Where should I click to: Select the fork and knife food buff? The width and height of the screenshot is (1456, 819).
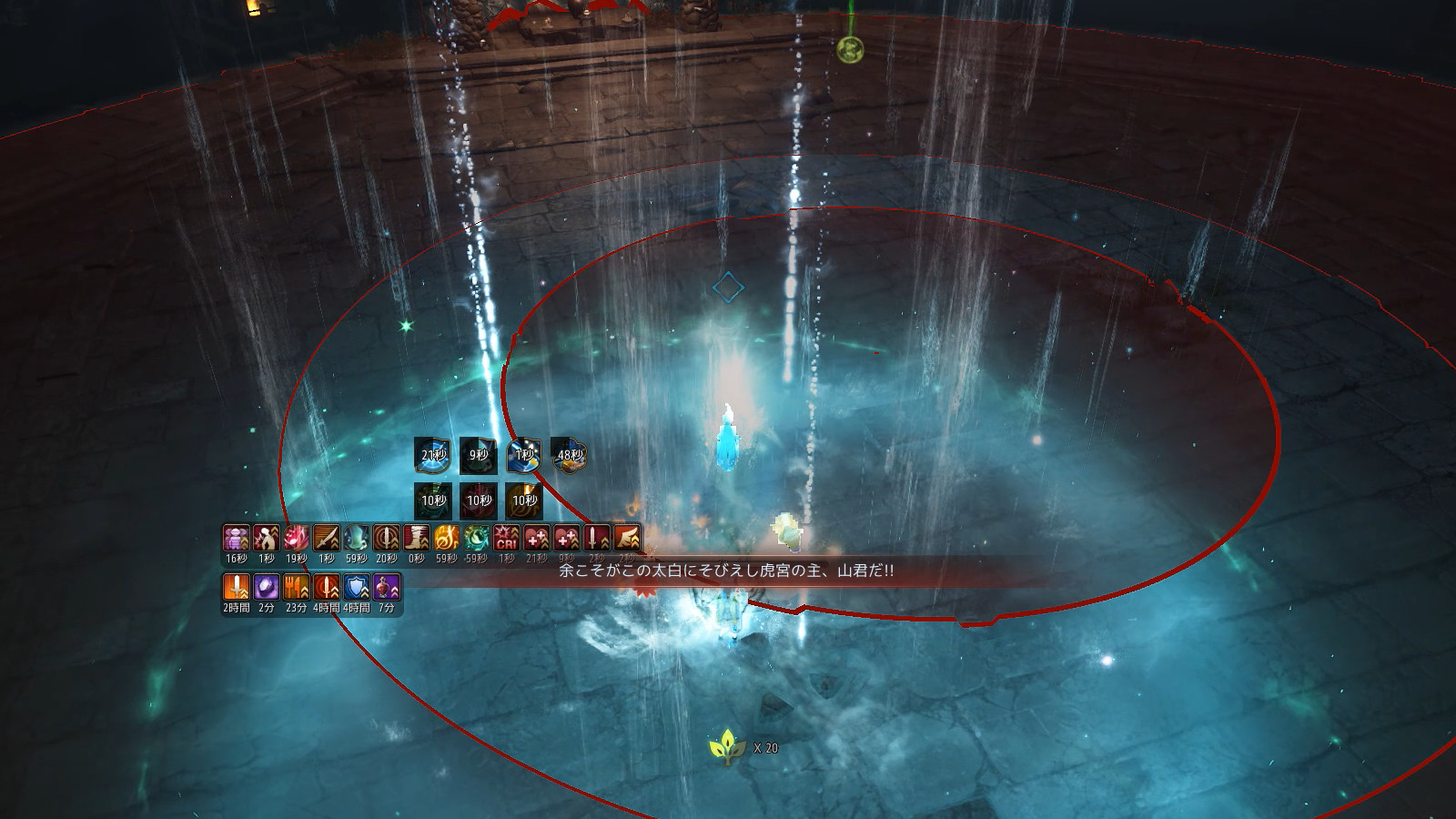[297, 587]
